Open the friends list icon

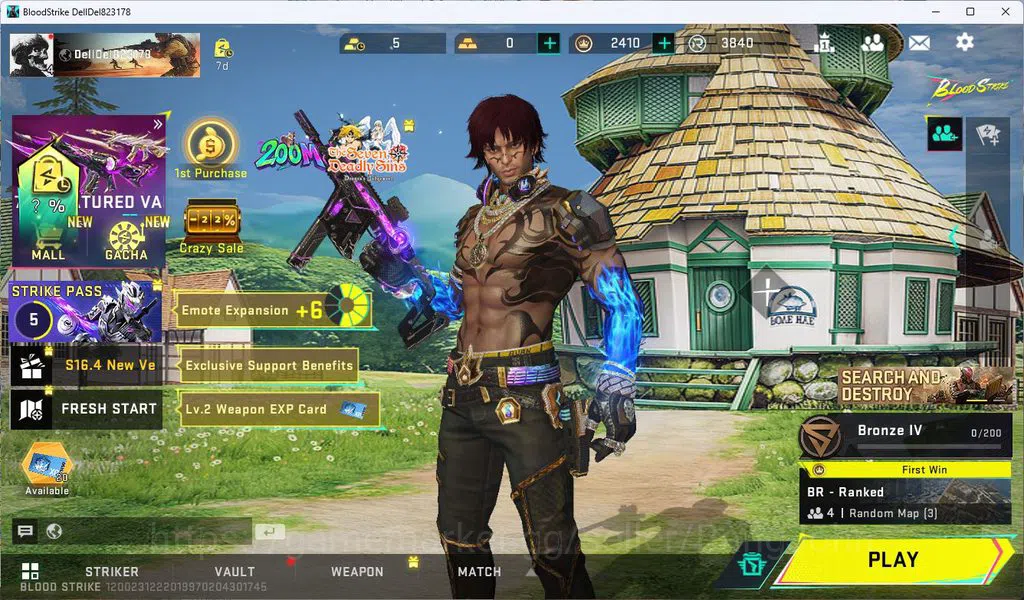click(x=872, y=43)
